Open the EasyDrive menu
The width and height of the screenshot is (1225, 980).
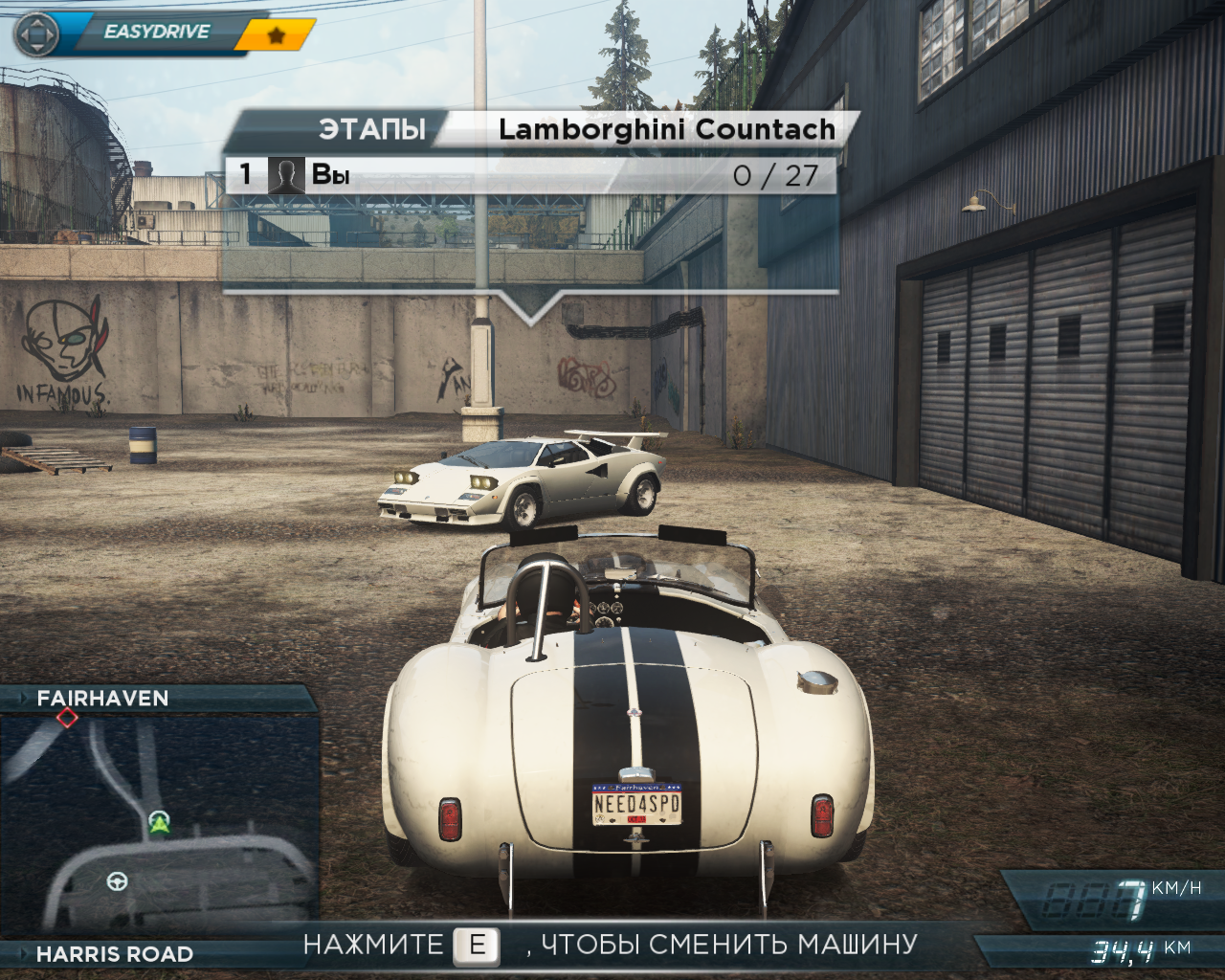156,33
